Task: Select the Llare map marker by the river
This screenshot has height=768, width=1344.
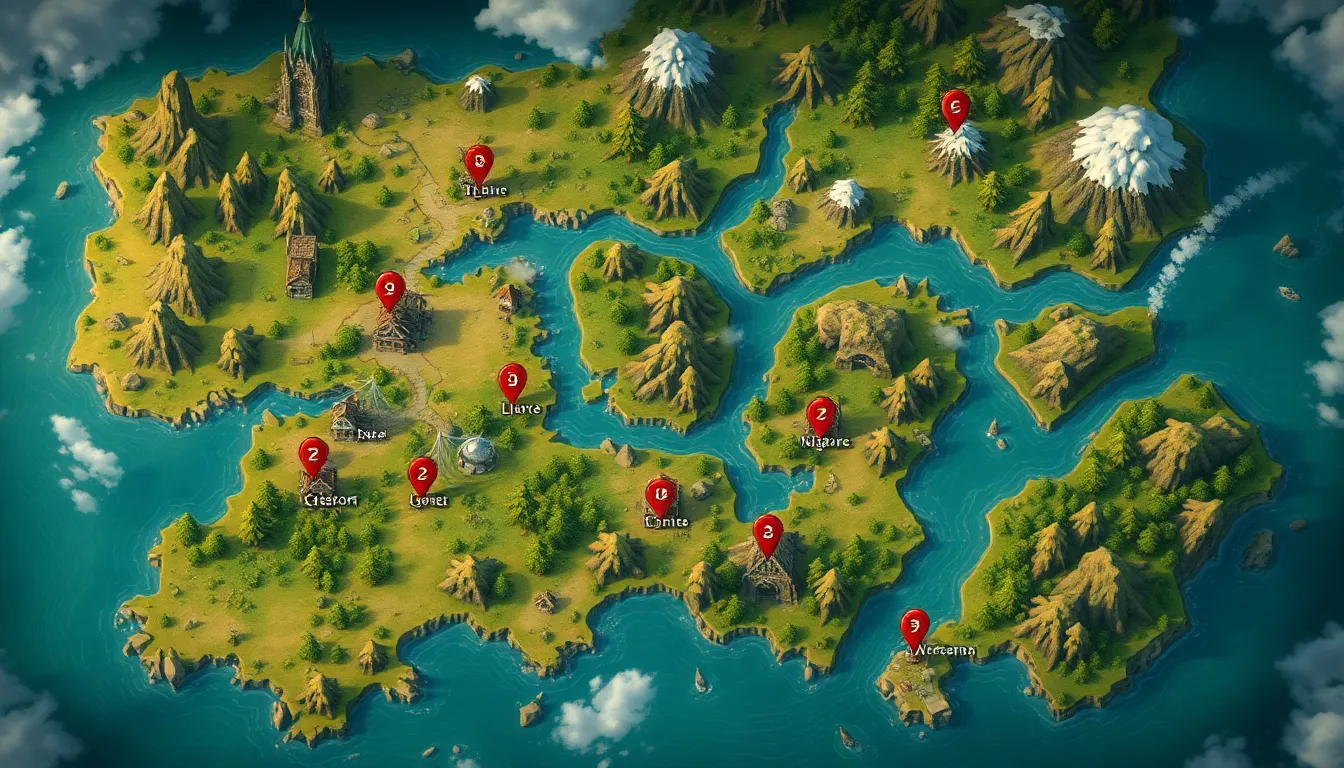Action: click(512, 381)
